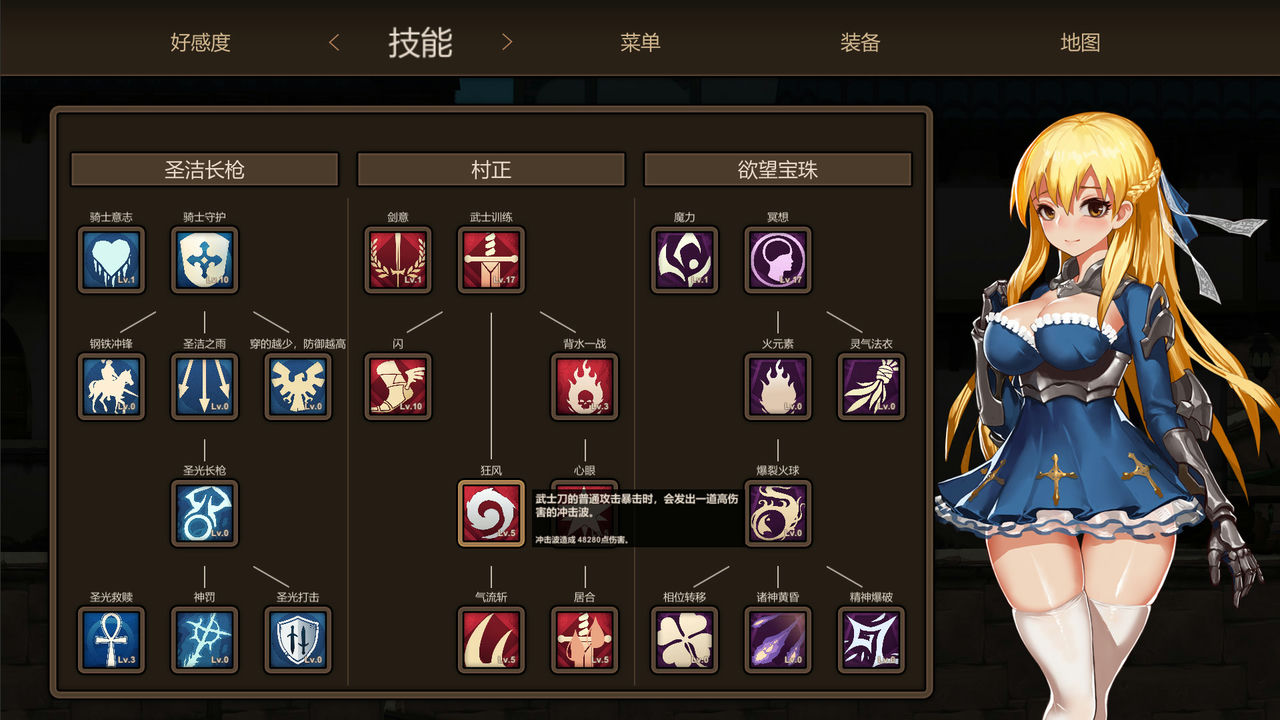The image size is (1280, 720).
Task: Select the 武士训练 skill icon
Action: 491,261
